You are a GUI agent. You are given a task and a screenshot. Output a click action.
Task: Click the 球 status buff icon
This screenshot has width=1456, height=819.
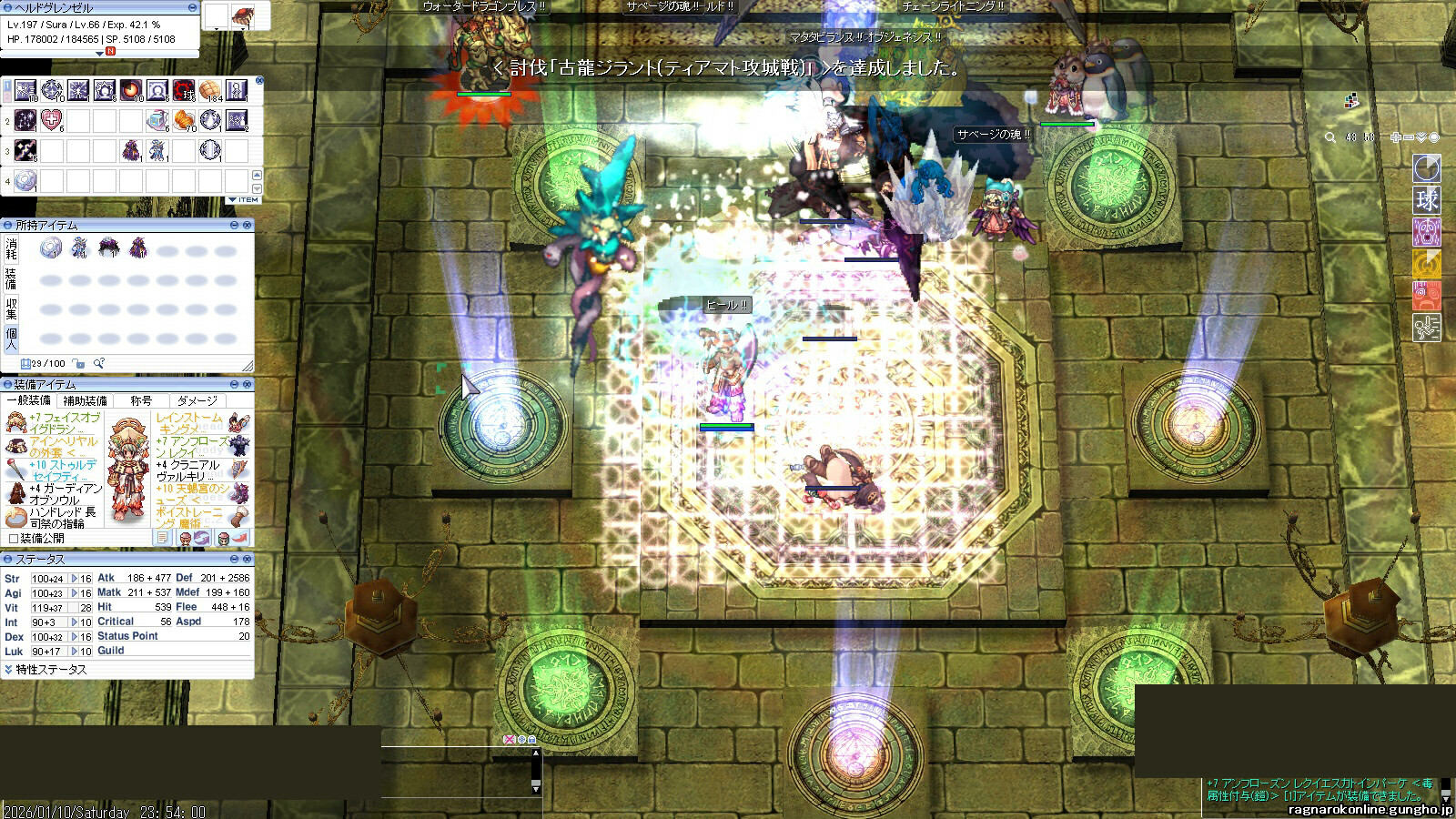click(1426, 199)
